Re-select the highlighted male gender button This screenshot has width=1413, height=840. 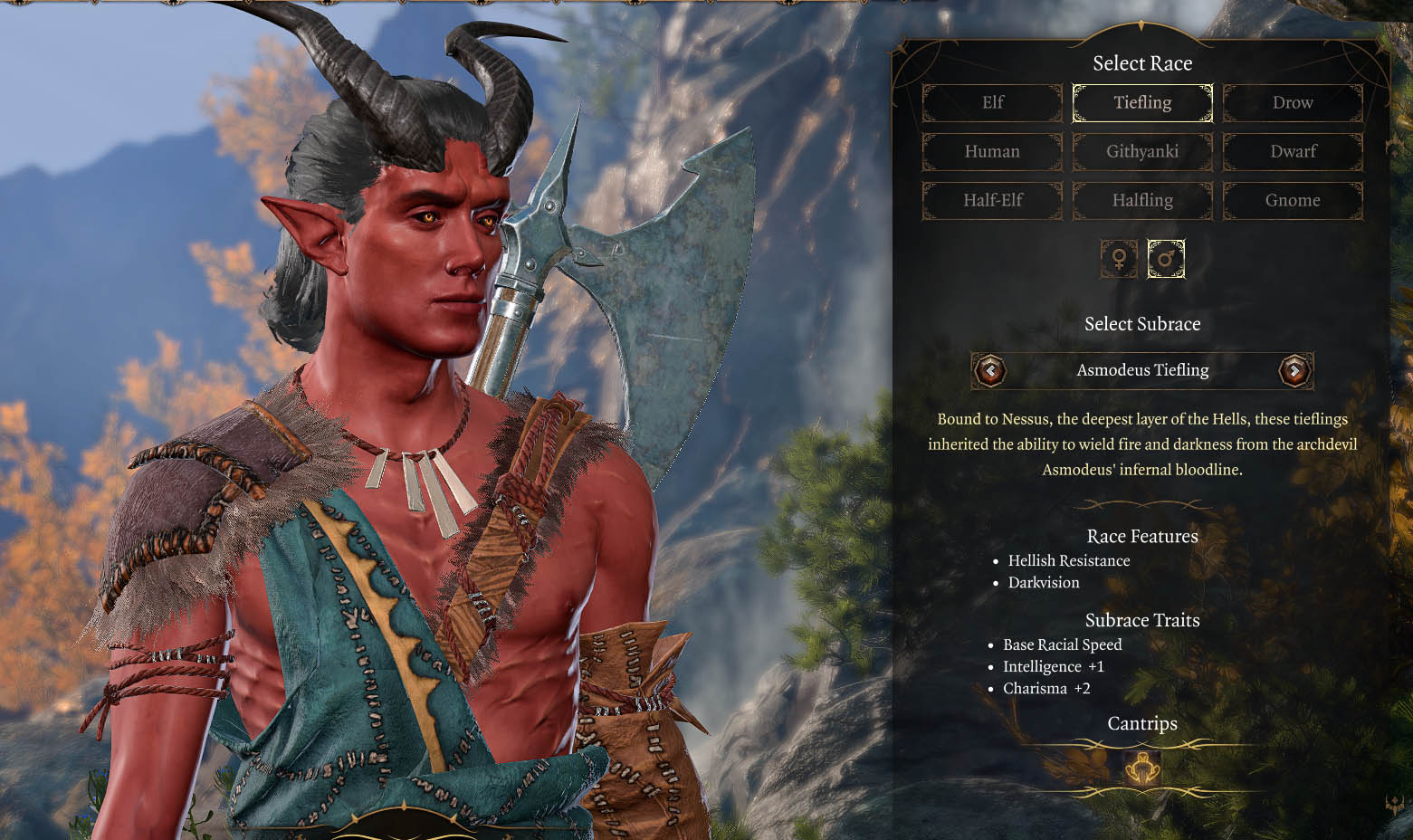(x=1166, y=260)
